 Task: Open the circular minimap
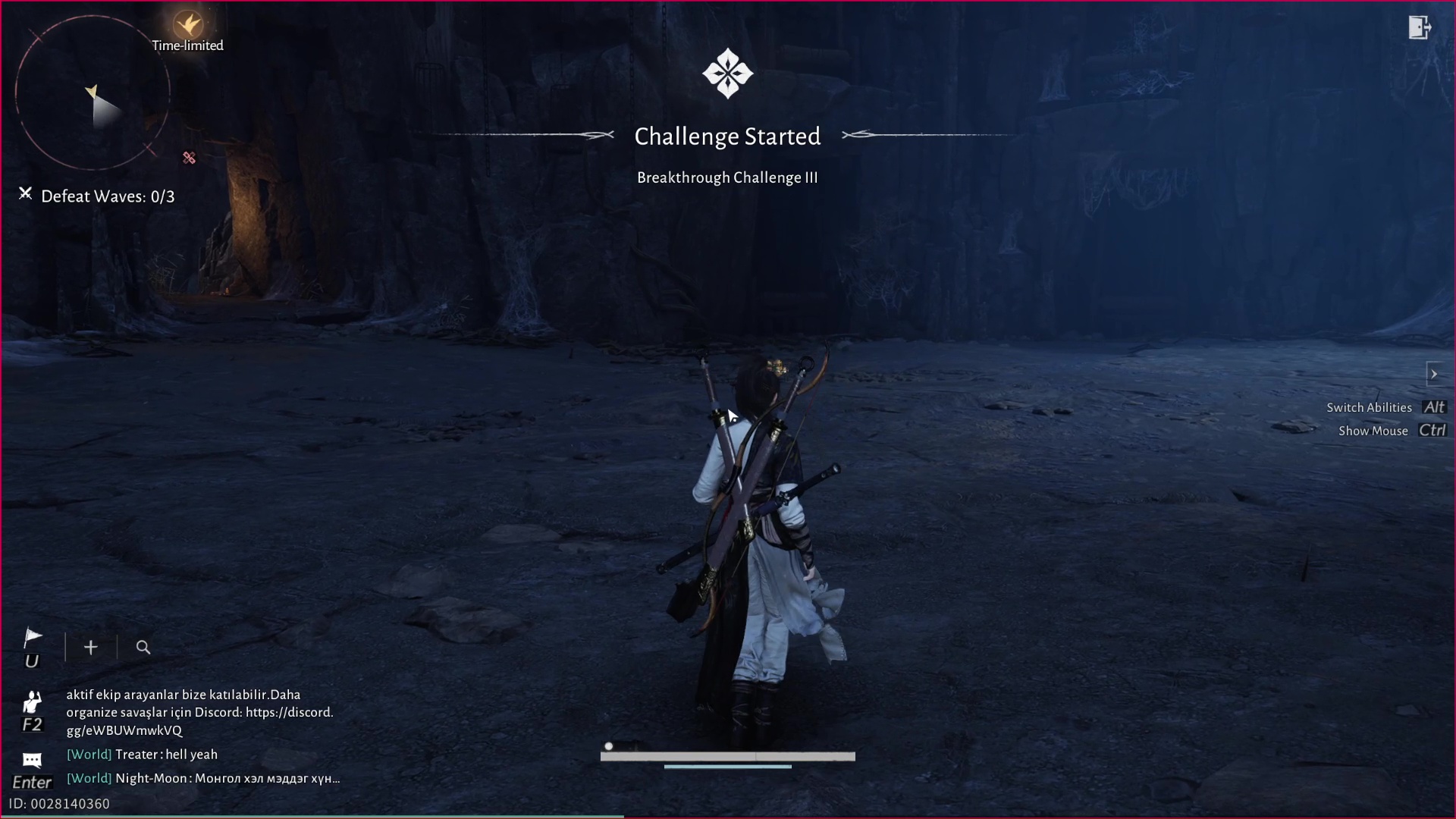click(x=93, y=93)
